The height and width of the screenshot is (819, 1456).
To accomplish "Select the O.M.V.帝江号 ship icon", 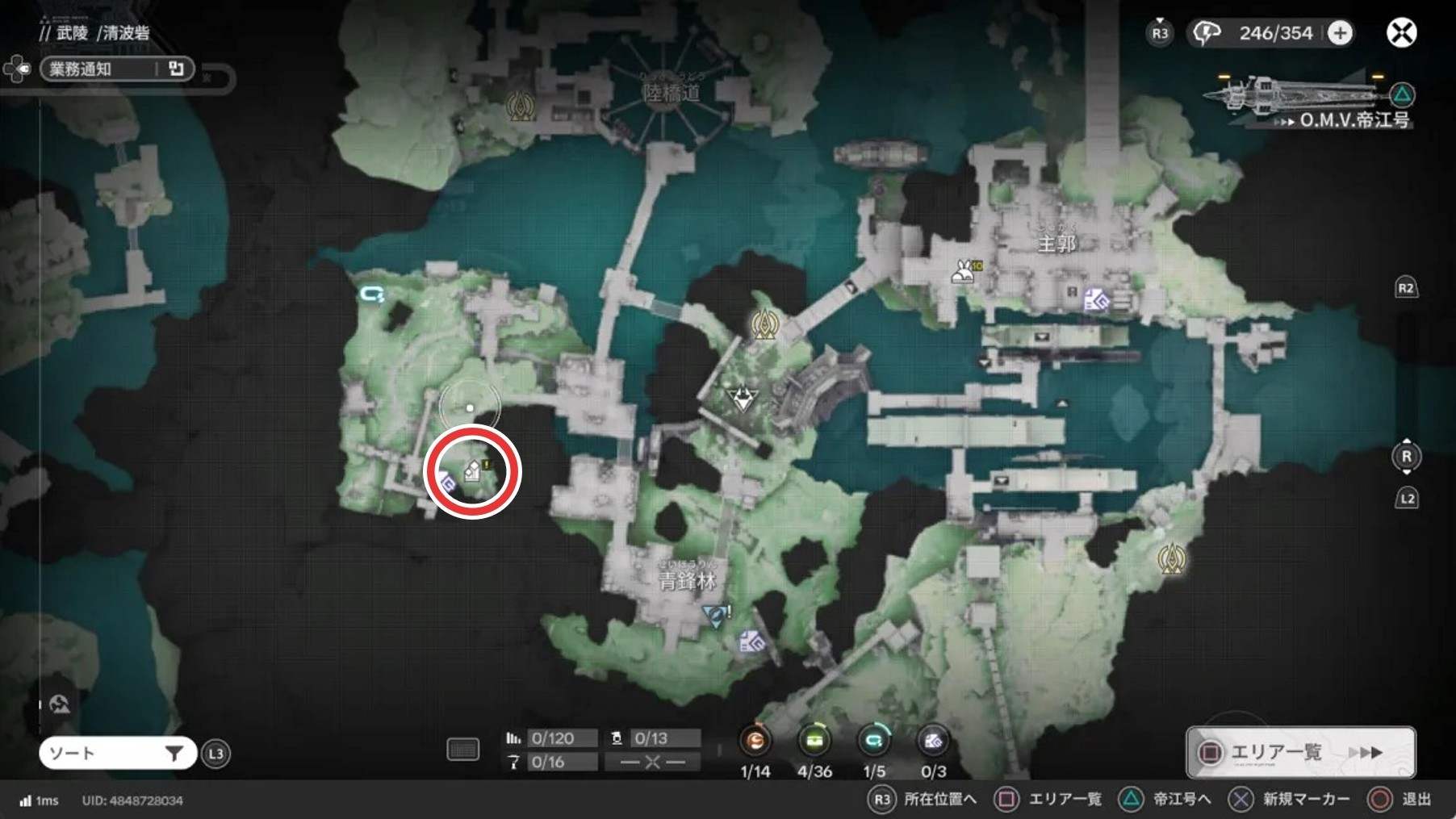I will pyautogui.click(x=1291, y=95).
